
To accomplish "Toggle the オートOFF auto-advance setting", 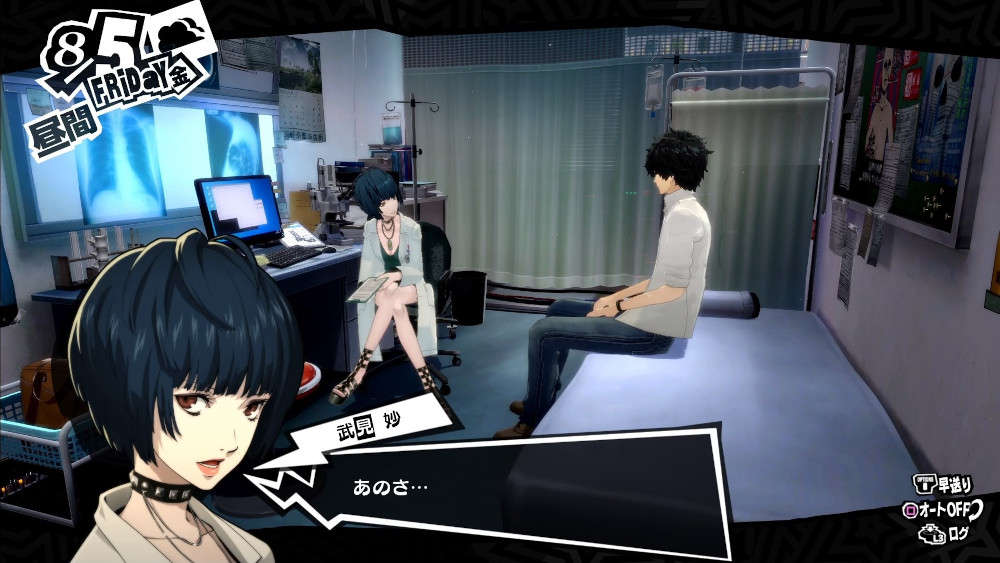I will pyautogui.click(x=943, y=510).
